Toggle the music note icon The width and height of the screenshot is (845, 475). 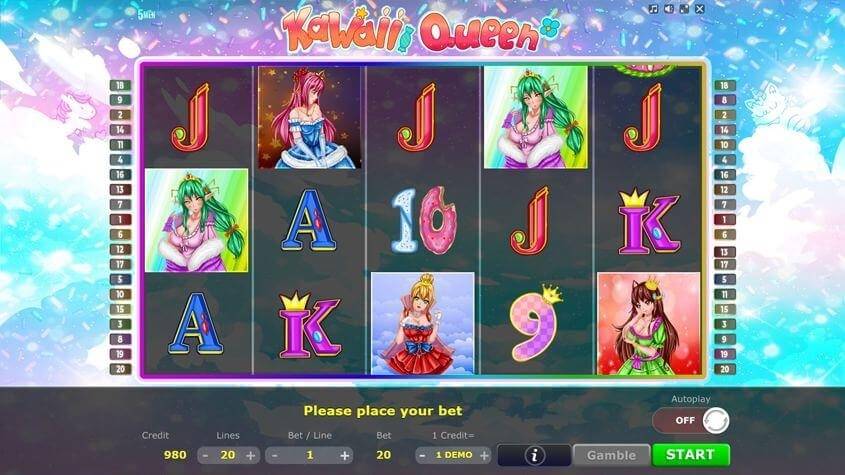(x=653, y=9)
